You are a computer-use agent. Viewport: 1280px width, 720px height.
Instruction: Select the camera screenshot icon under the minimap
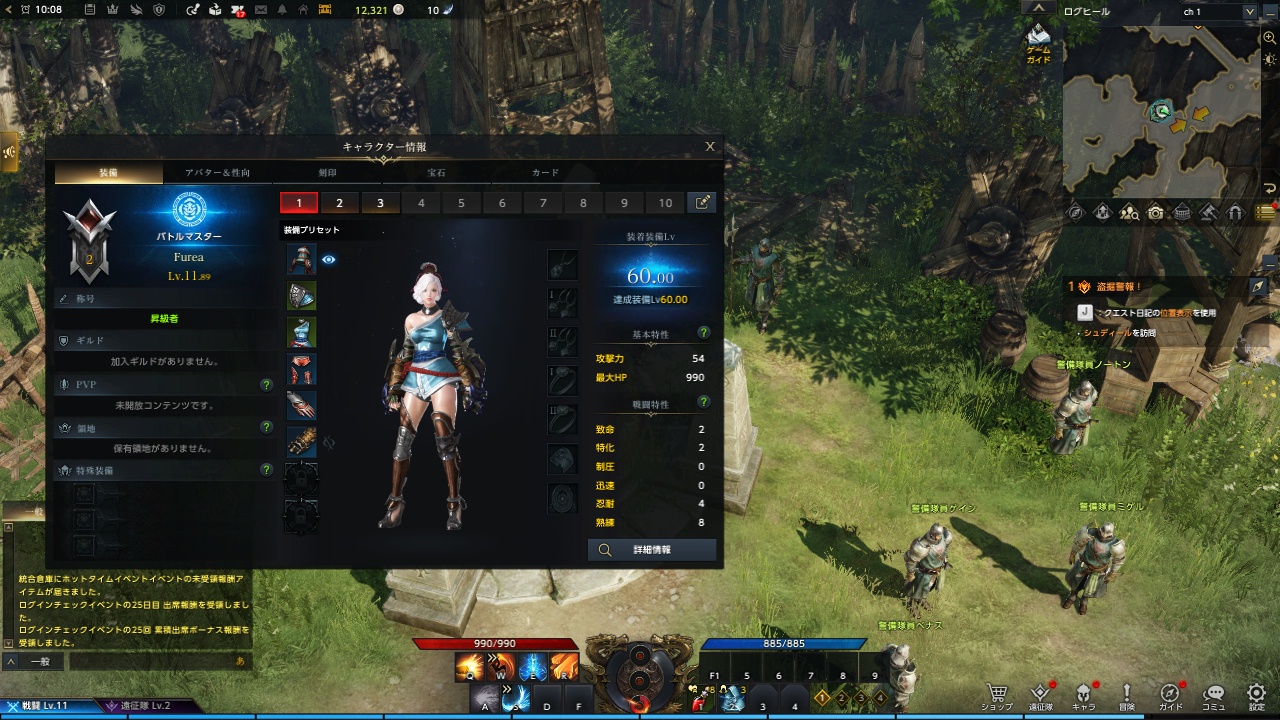[1154, 212]
